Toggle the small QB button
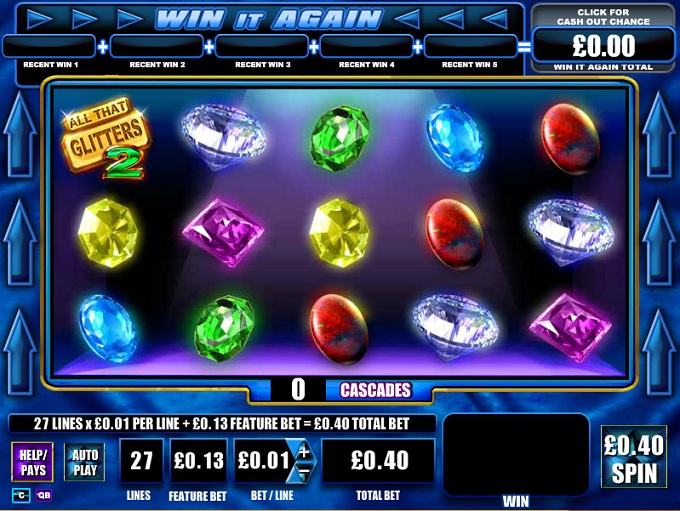The image size is (680, 511). coord(44,495)
